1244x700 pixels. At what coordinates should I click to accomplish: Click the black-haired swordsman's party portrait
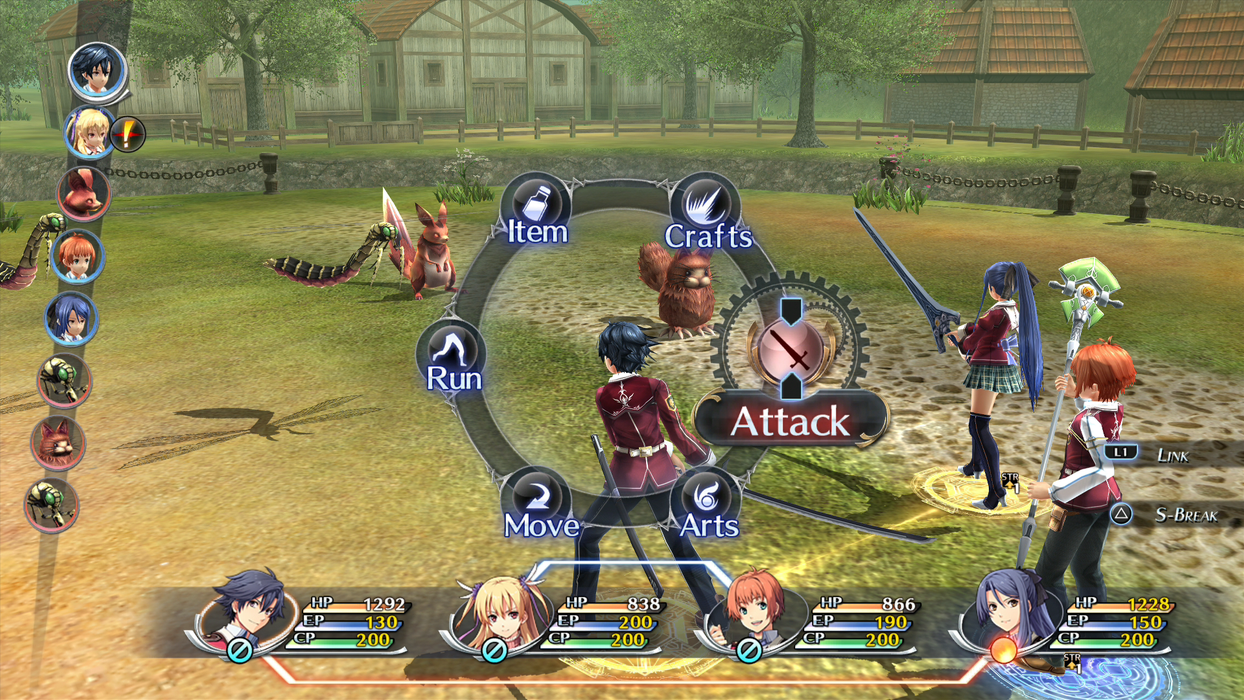(241, 608)
